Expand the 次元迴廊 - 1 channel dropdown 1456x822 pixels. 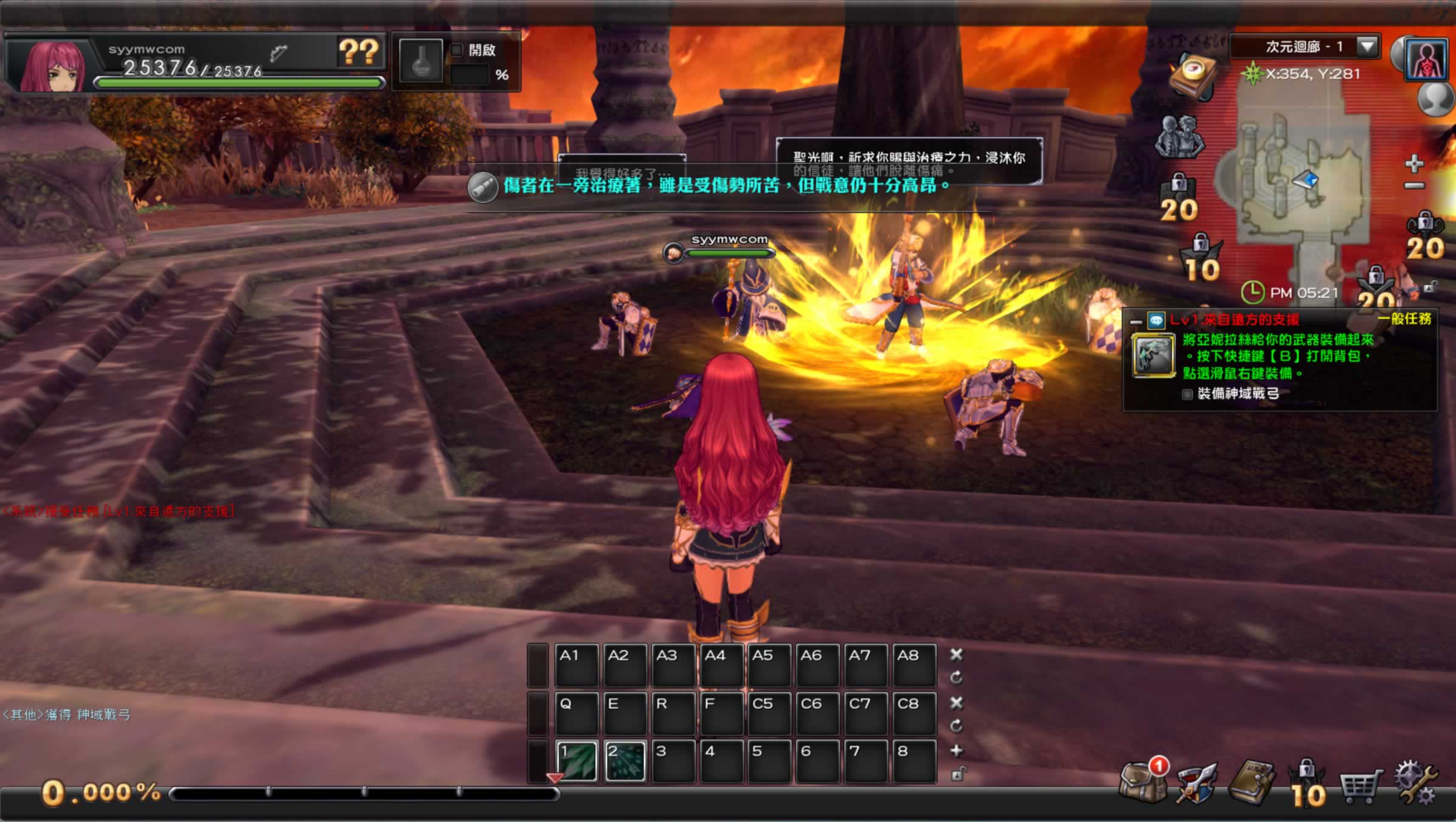(x=1368, y=46)
